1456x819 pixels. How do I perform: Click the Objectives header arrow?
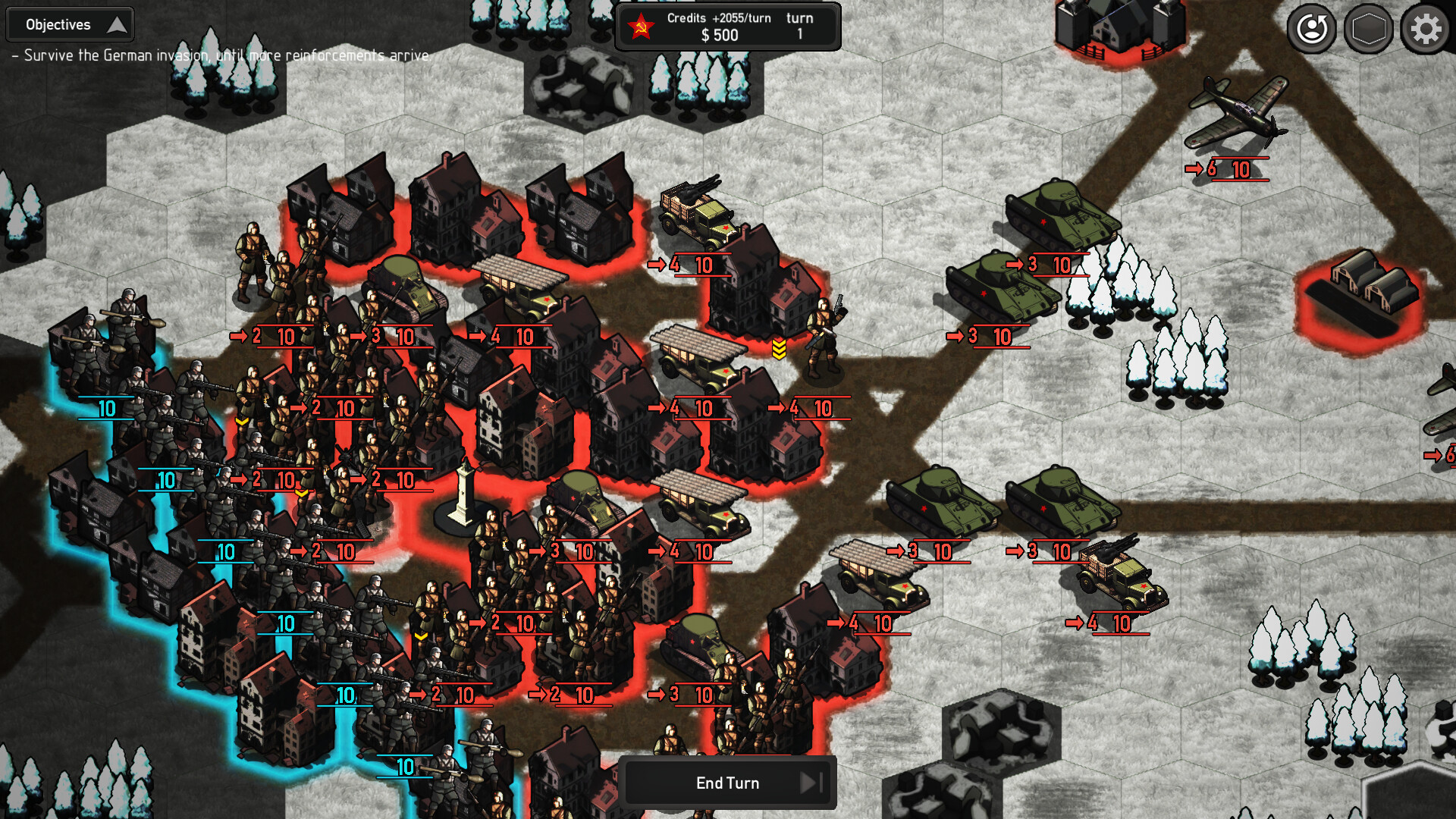click(118, 24)
